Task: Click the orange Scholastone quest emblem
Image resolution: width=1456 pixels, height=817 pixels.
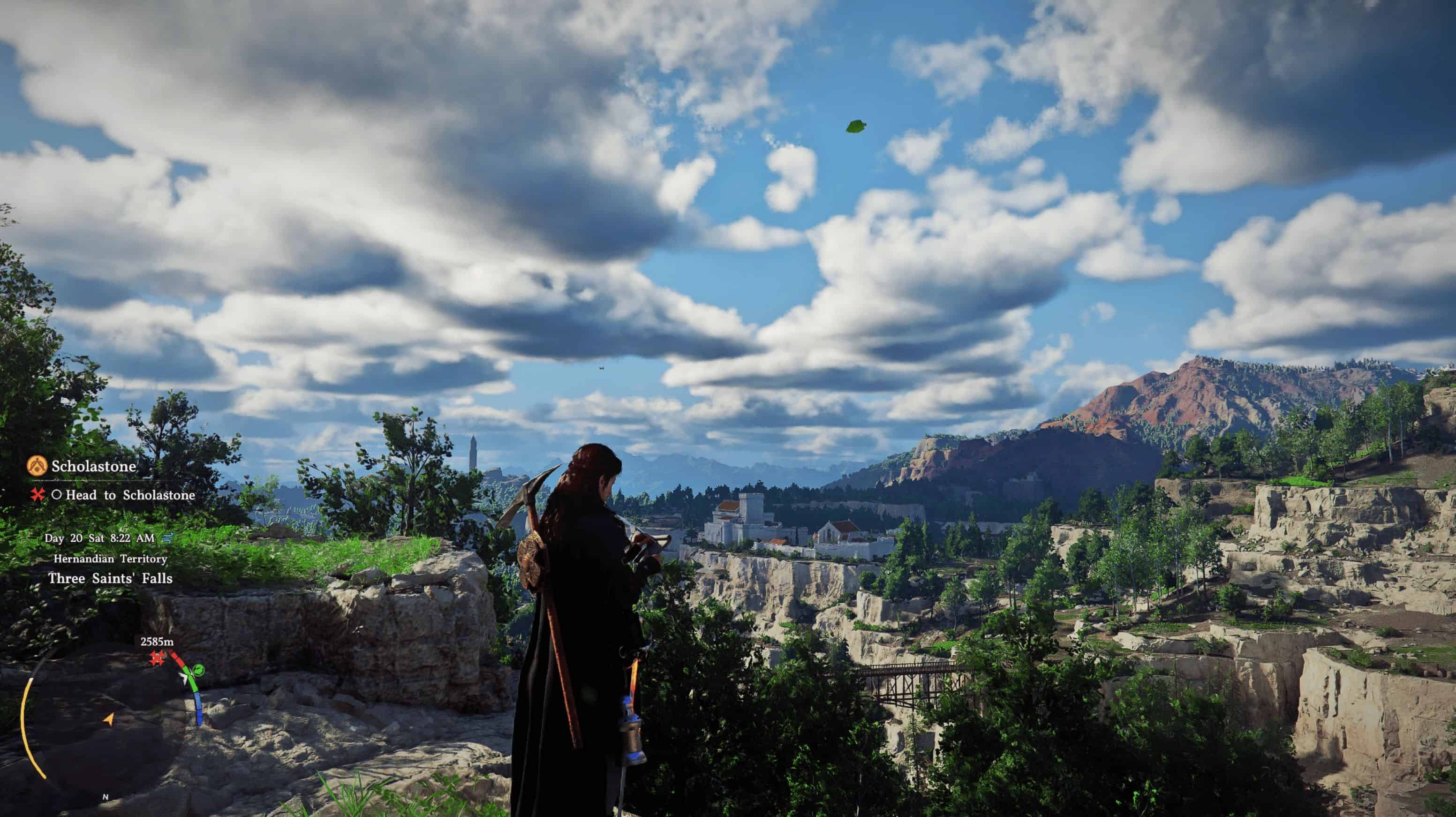Action: pos(38,467)
